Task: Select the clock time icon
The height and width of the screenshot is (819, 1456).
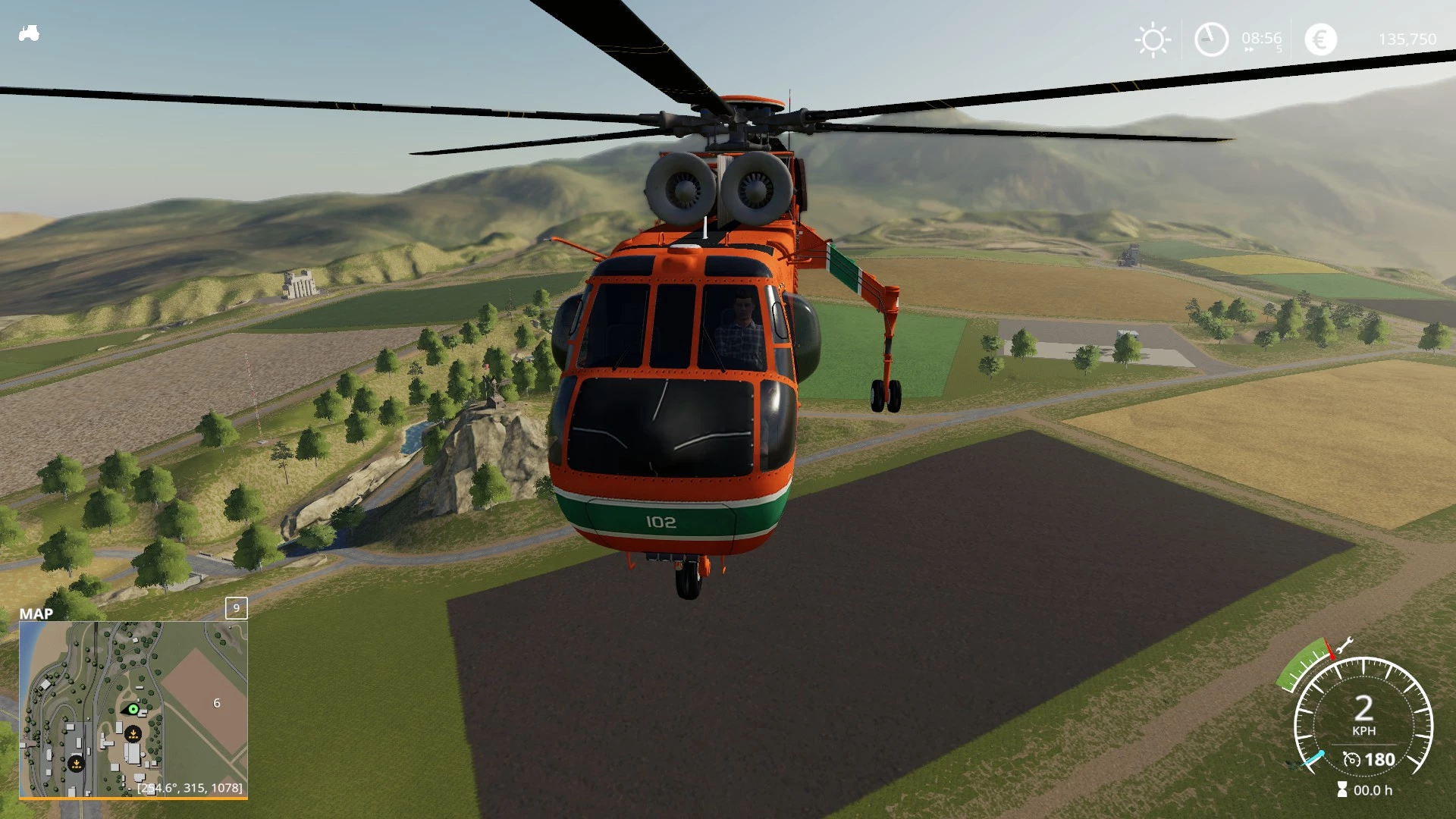Action: [1211, 39]
